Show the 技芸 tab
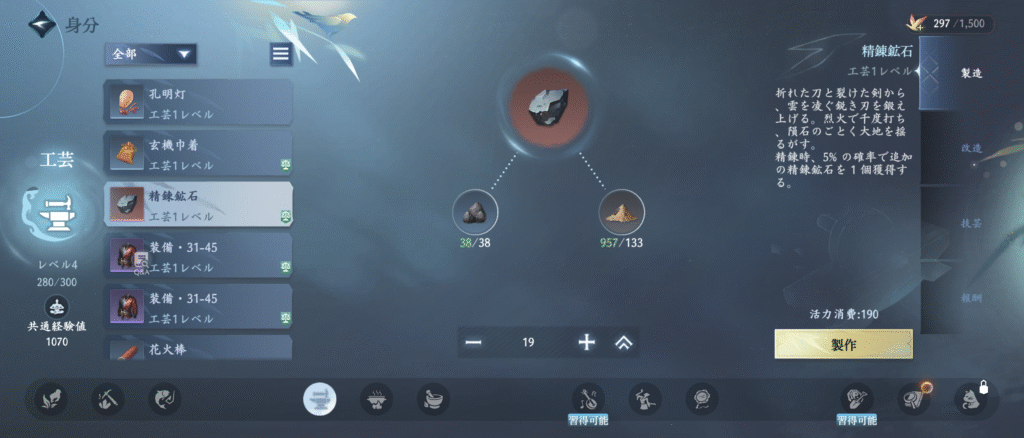1024x438 pixels. tap(970, 223)
